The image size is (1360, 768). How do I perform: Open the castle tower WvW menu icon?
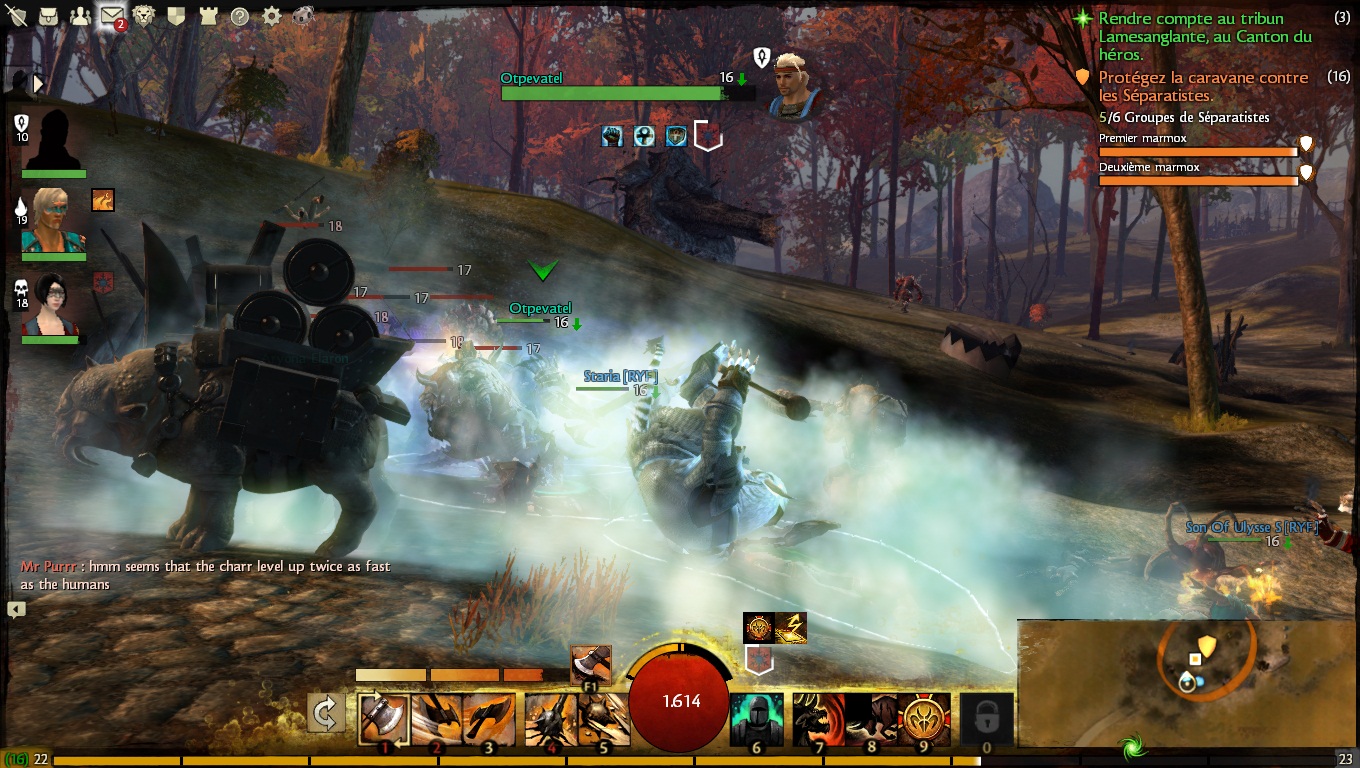208,16
